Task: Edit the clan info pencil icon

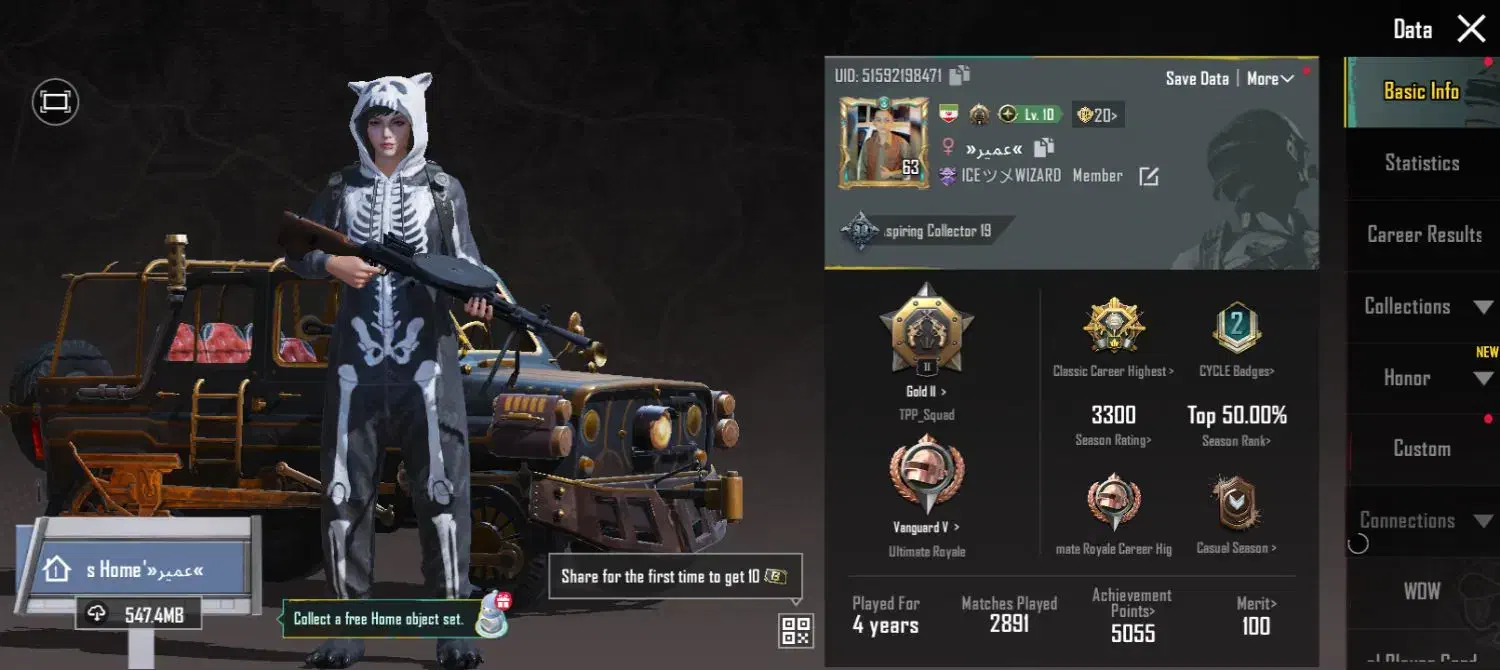Action: pos(1149,176)
